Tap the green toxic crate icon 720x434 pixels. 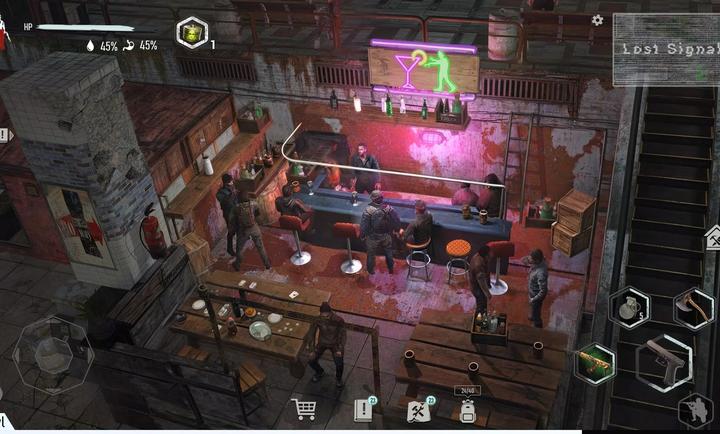pos(191,32)
